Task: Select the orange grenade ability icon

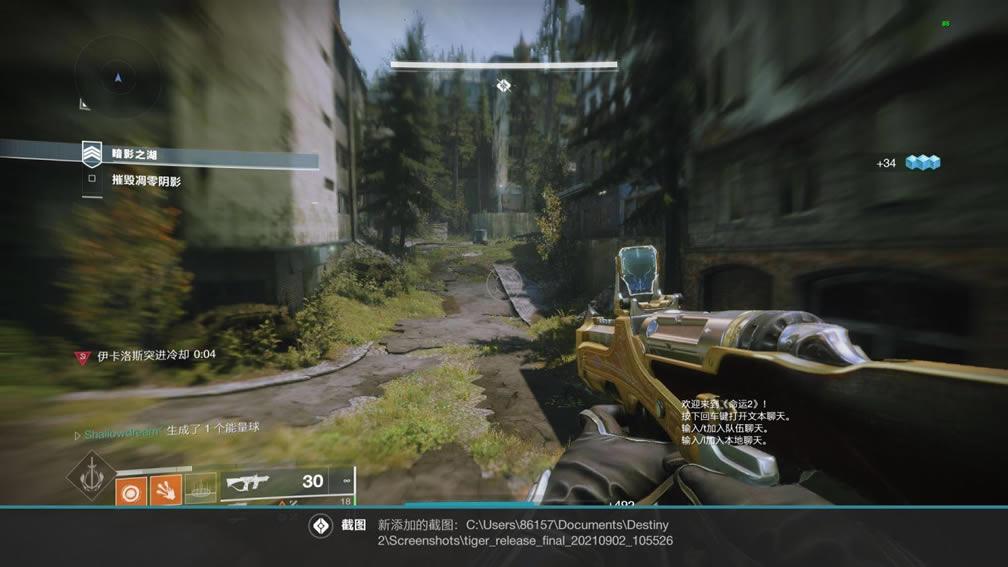Action: 131,490
